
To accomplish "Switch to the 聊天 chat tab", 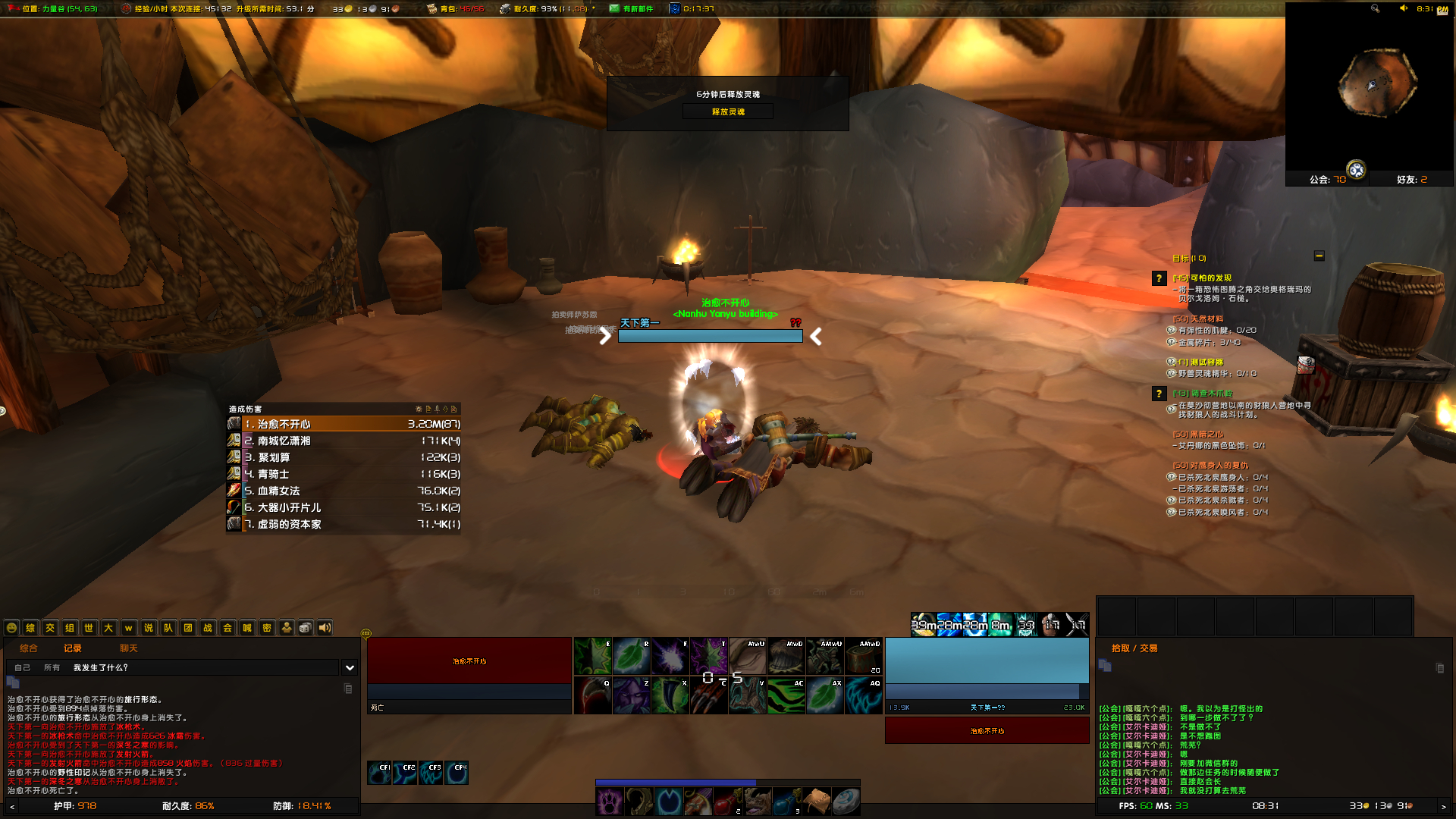I will [129, 648].
